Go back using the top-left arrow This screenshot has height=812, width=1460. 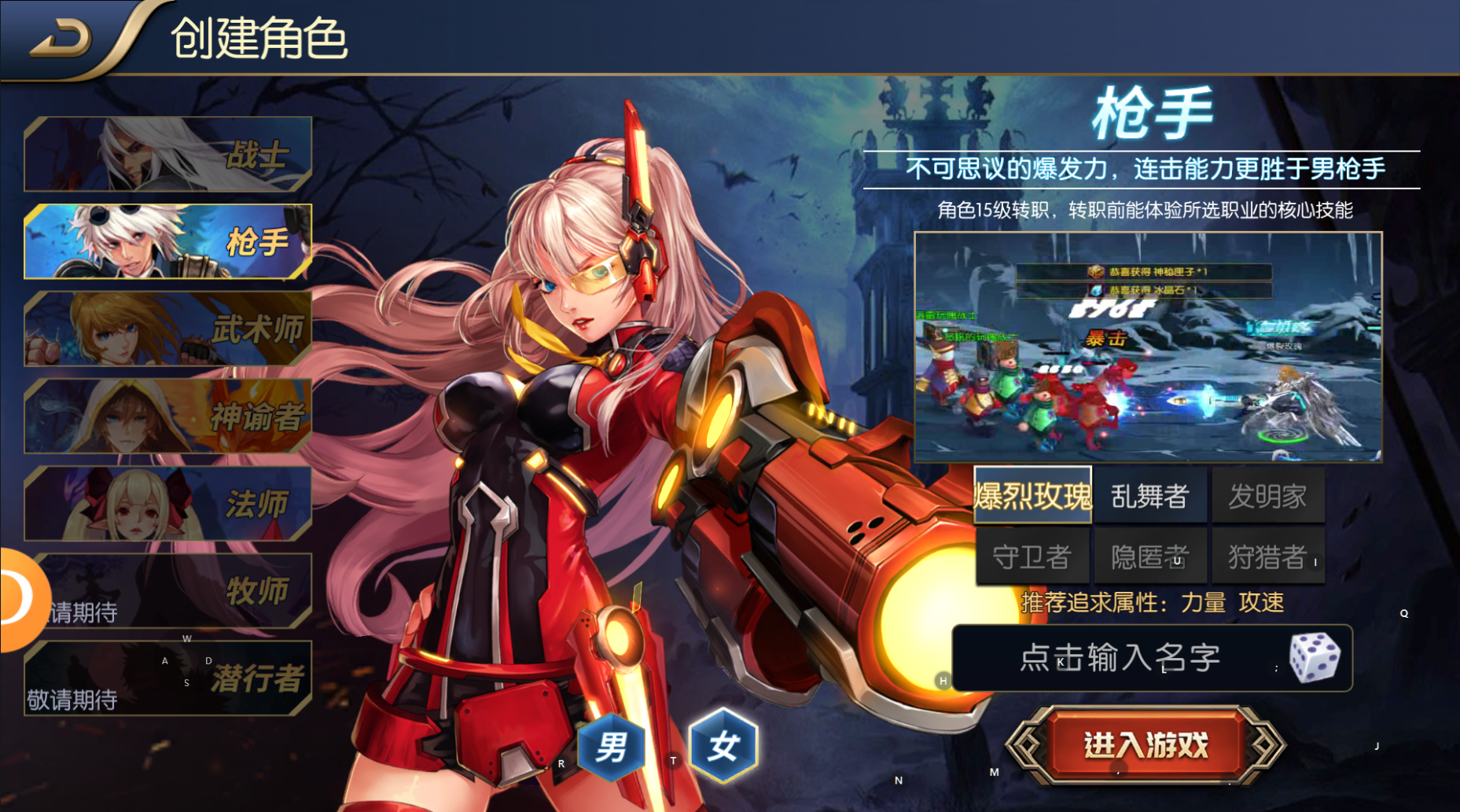tap(61, 39)
